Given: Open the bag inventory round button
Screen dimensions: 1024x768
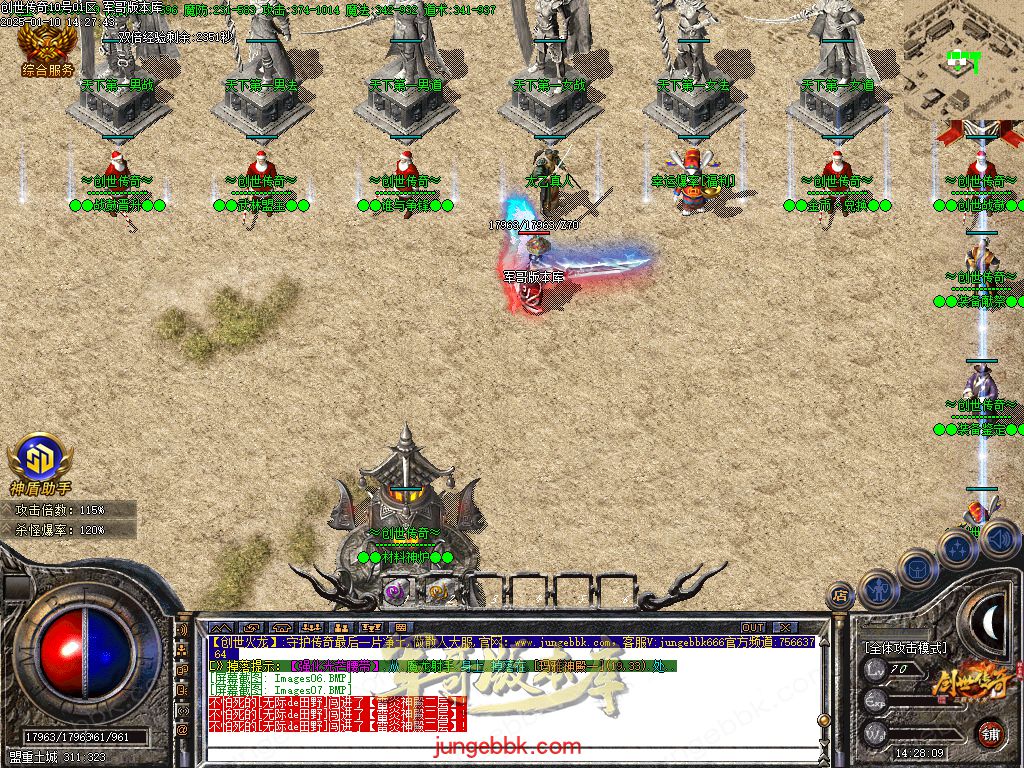Looking at the screenshot, I should 917,568.
